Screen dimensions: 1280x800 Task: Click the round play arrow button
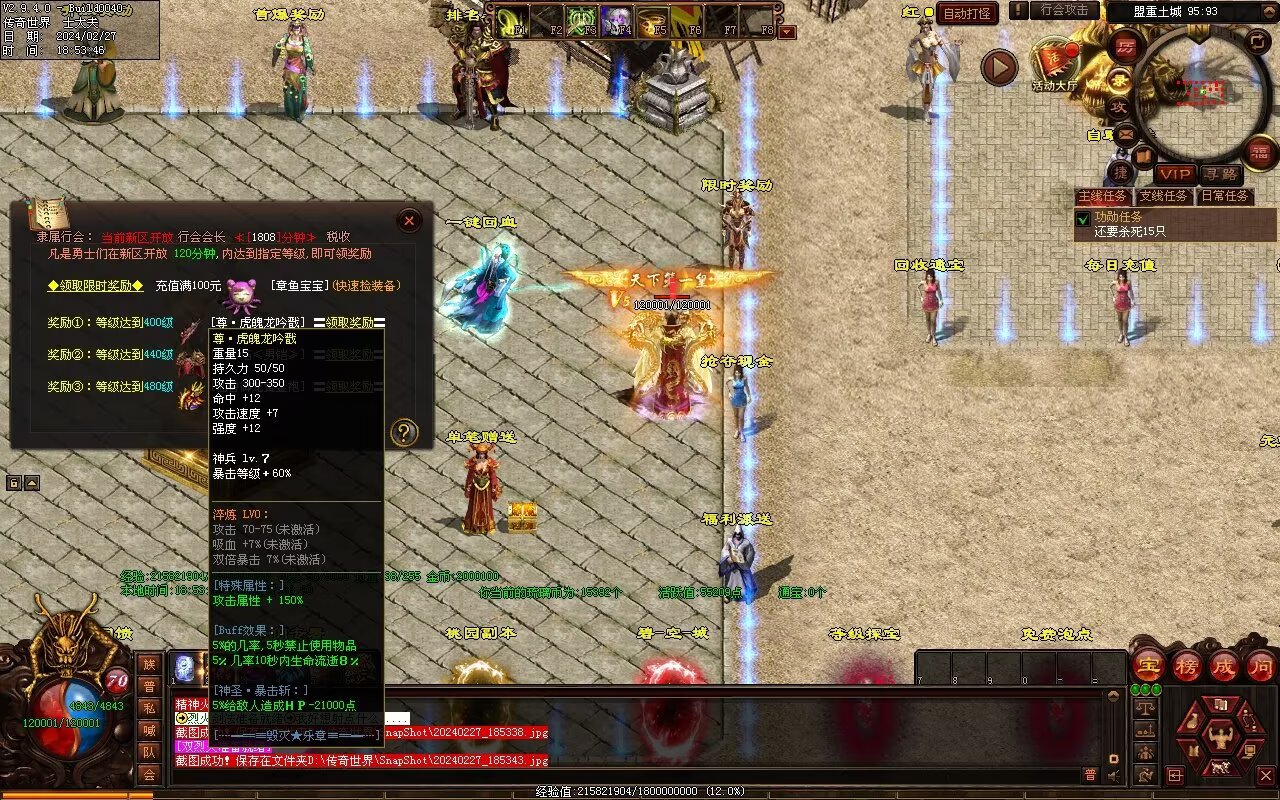998,68
